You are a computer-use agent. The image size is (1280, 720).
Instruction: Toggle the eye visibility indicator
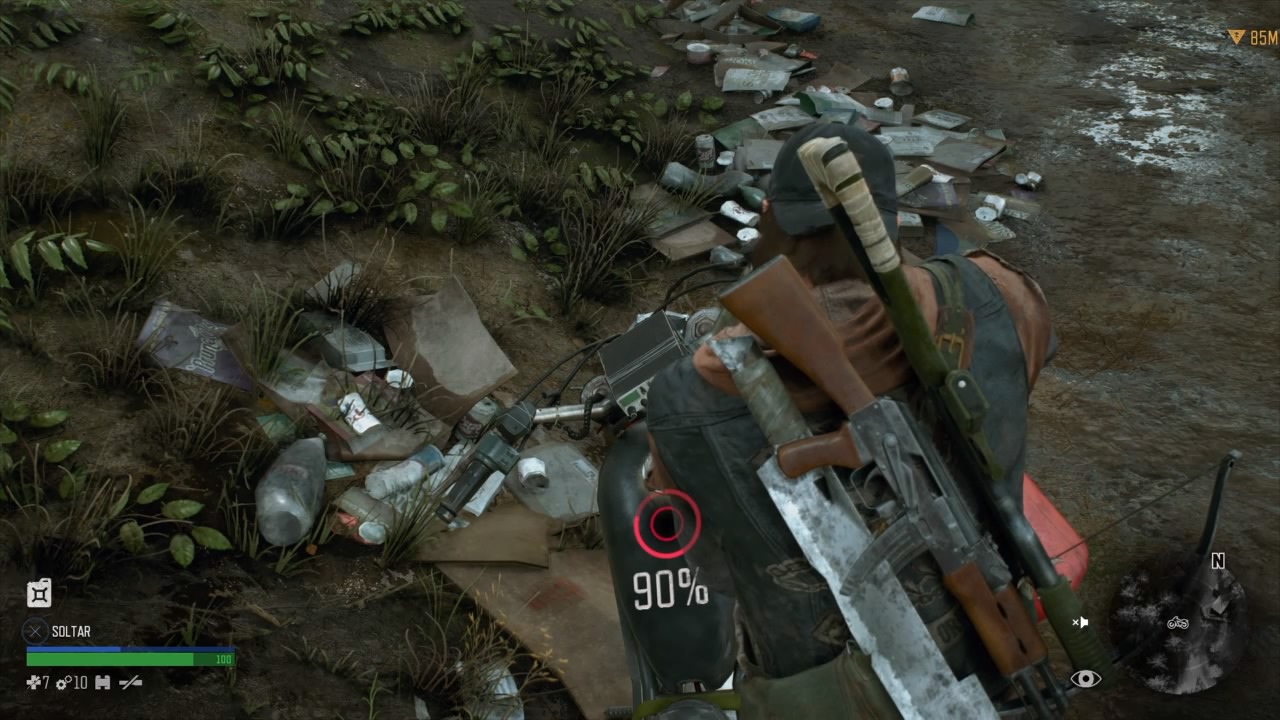[x=1085, y=679]
